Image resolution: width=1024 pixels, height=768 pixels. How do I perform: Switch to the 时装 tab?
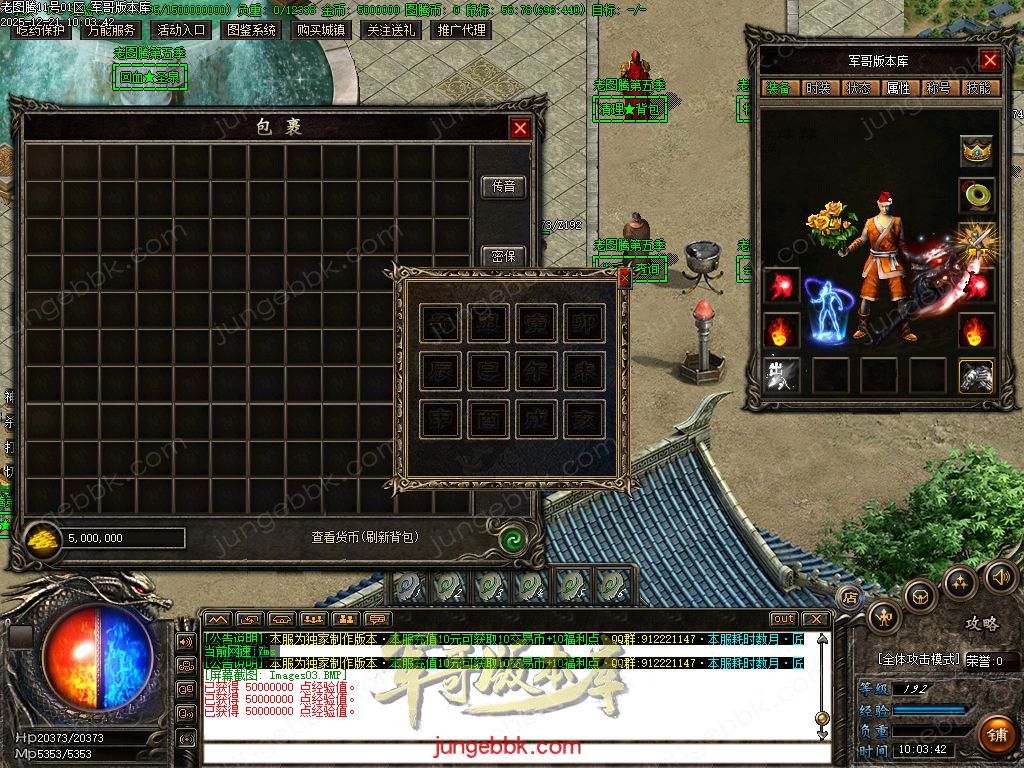[x=818, y=88]
